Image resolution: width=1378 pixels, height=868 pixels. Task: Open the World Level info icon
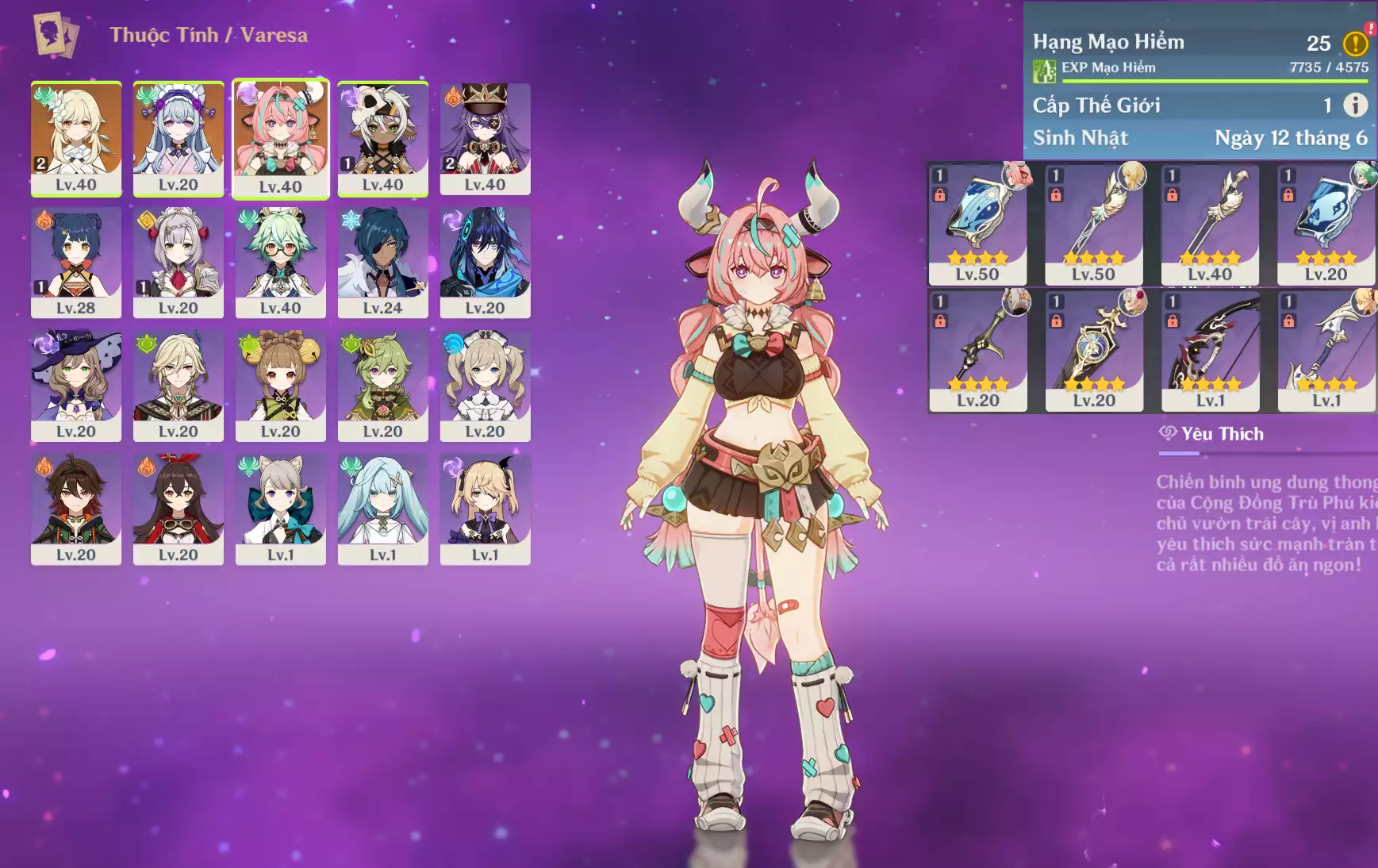[x=1355, y=105]
